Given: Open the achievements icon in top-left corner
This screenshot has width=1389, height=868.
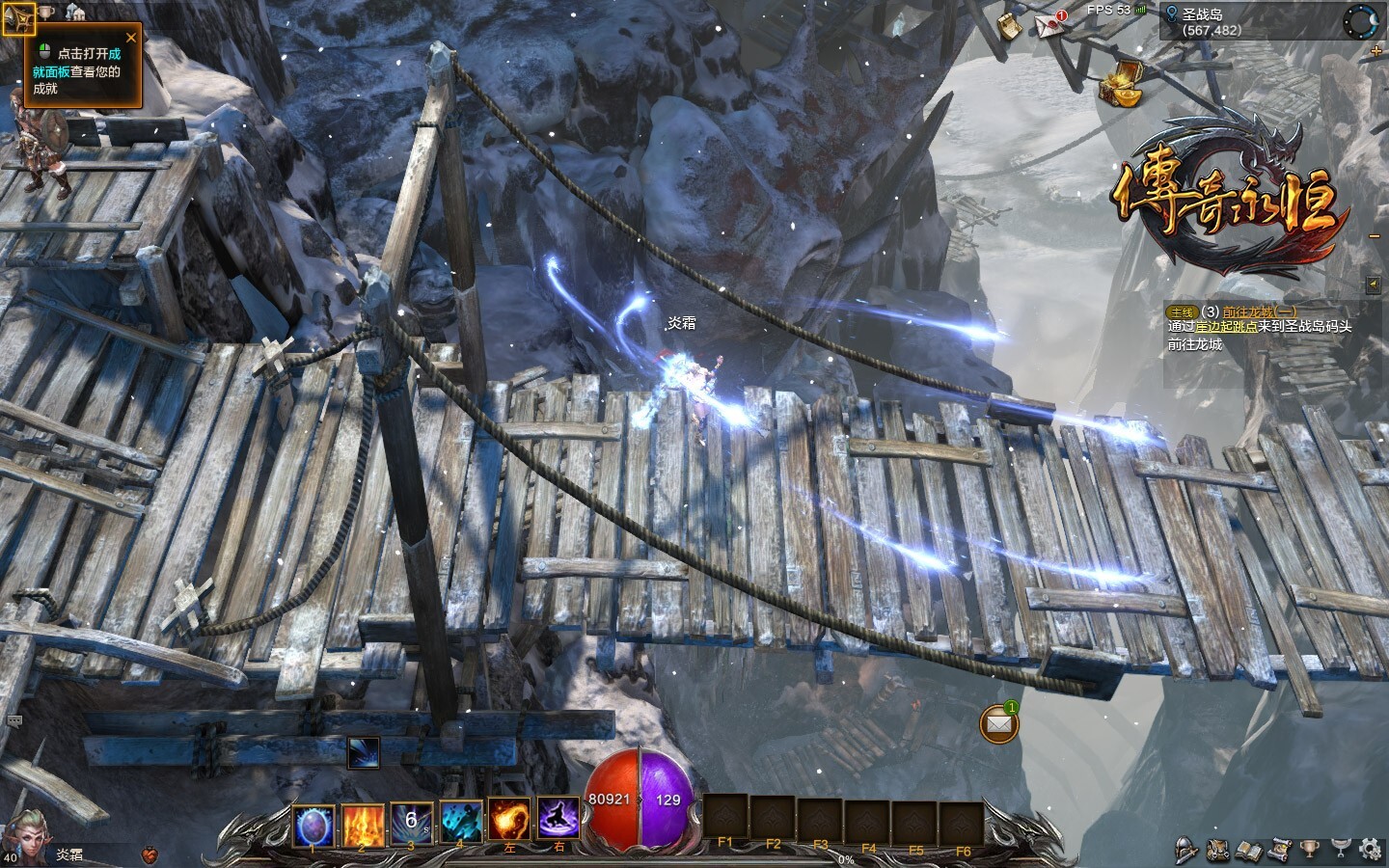Looking at the screenshot, I should 18,18.
